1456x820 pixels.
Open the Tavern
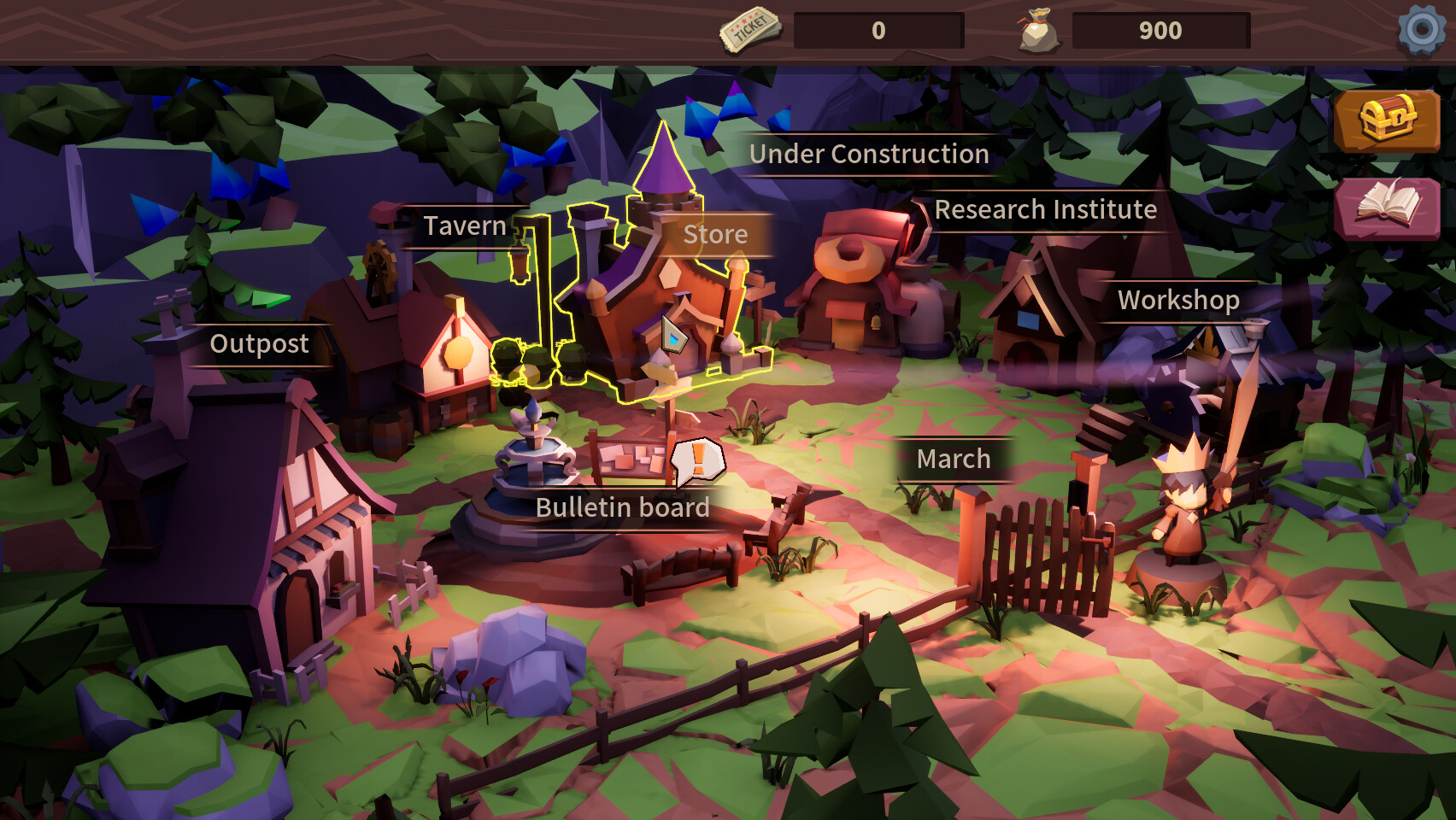coord(464,225)
